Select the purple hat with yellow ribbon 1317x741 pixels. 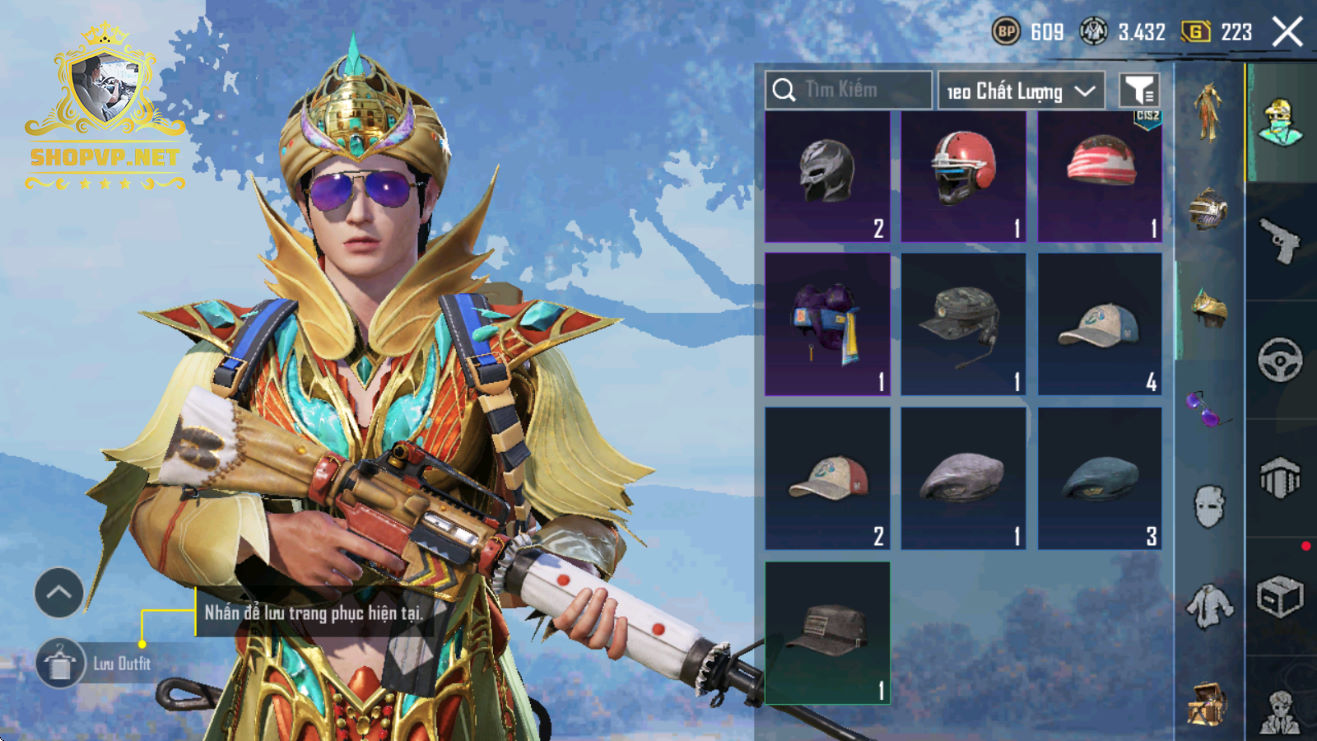[x=827, y=323]
